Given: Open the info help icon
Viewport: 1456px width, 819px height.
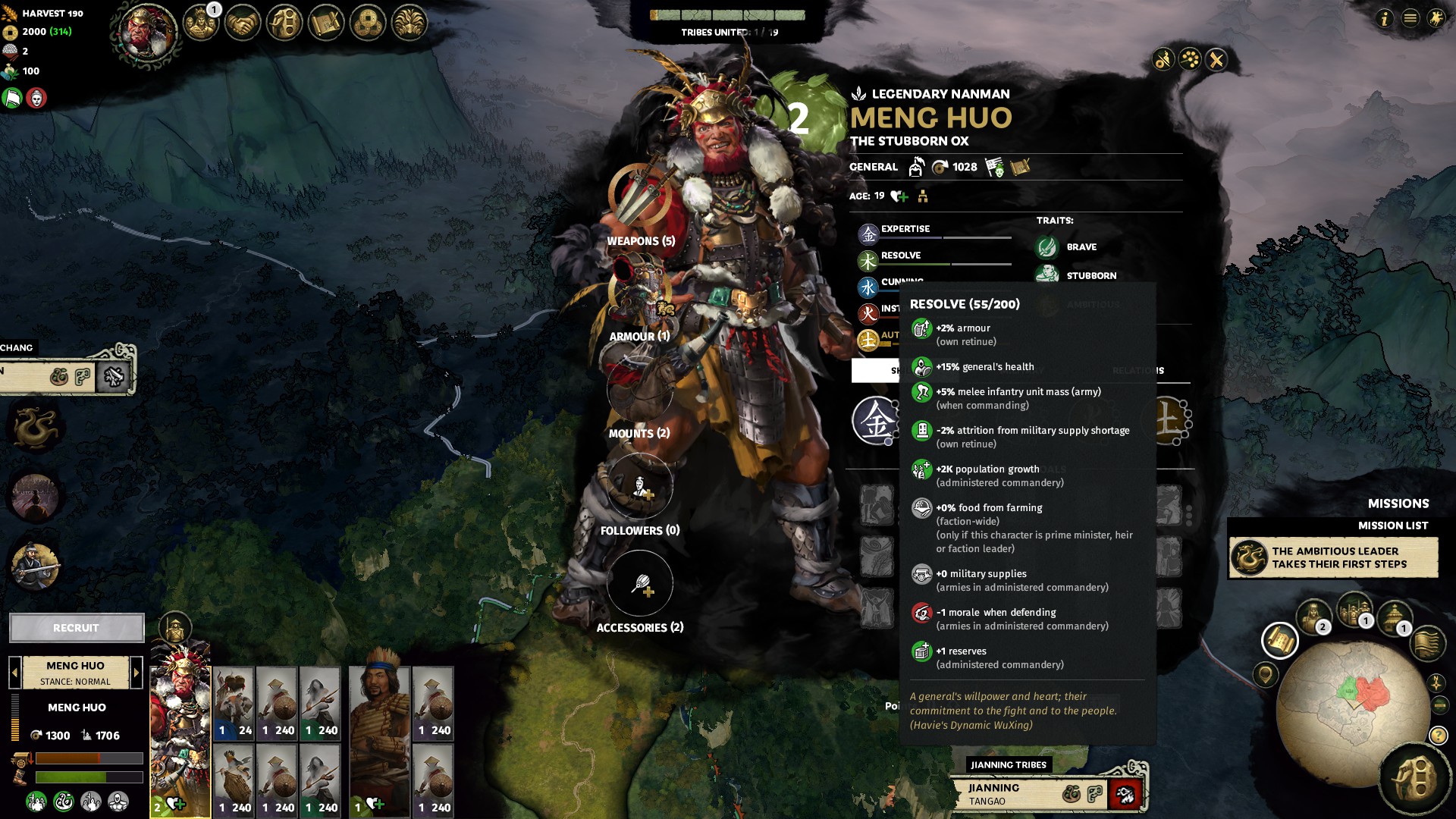Looking at the screenshot, I should click(1384, 18).
